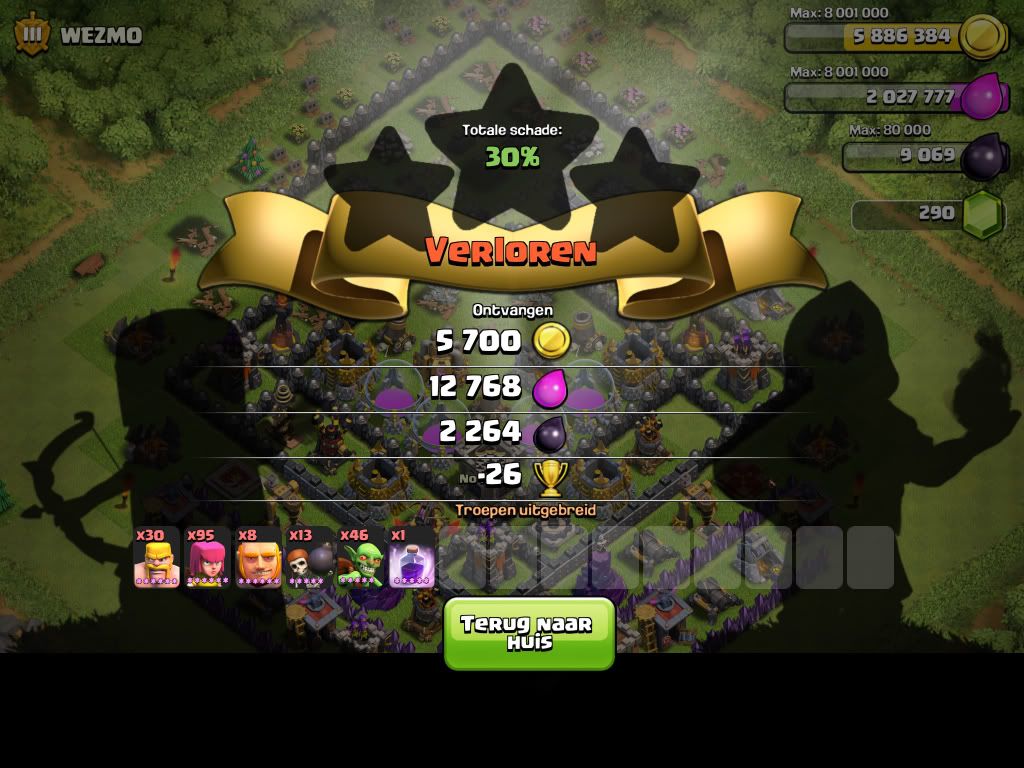Select the Barbarian x30 troop card
This screenshot has height=768, width=1024.
point(157,557)
